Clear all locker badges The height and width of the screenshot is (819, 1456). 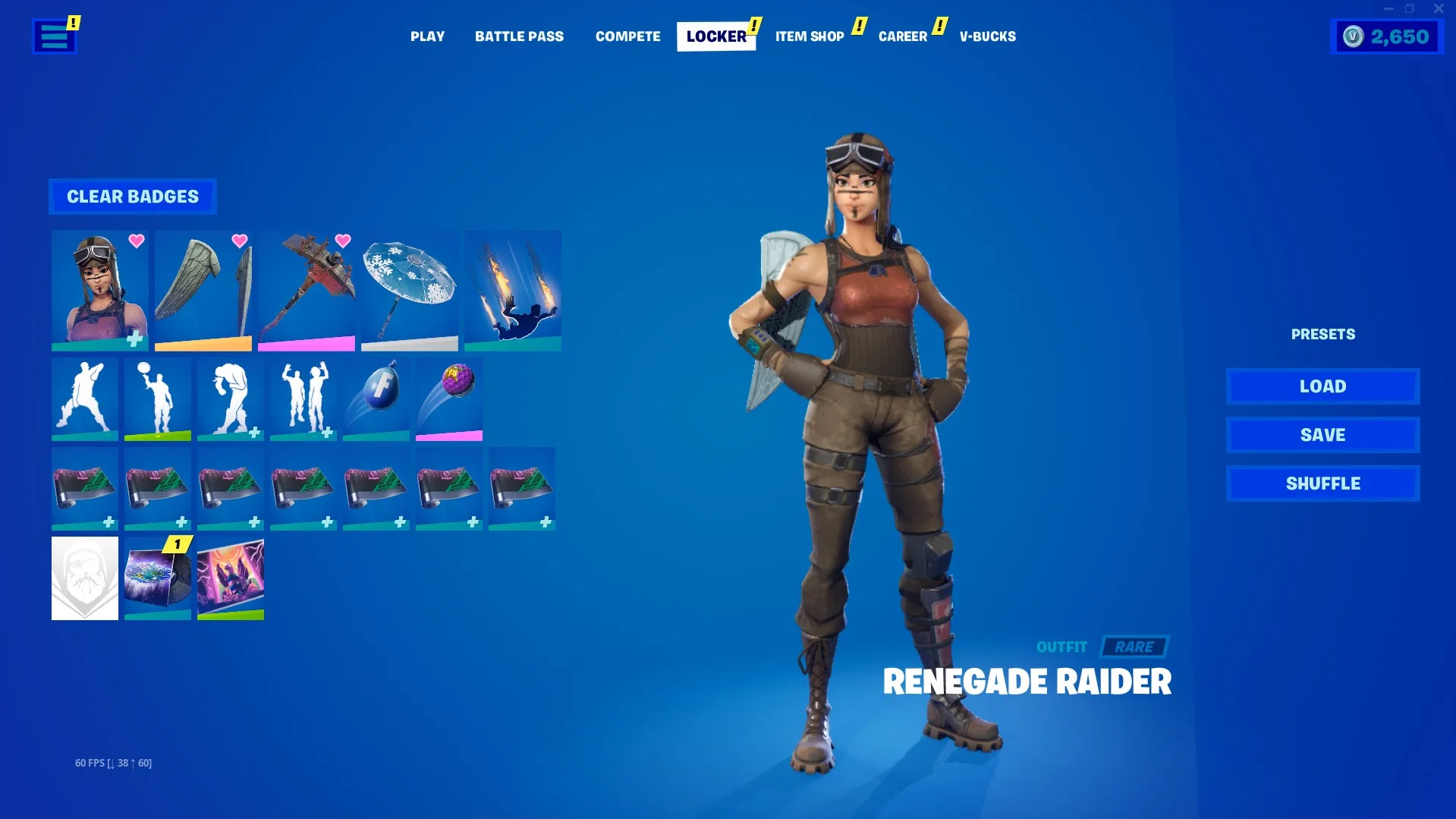[x=133, y=197]
